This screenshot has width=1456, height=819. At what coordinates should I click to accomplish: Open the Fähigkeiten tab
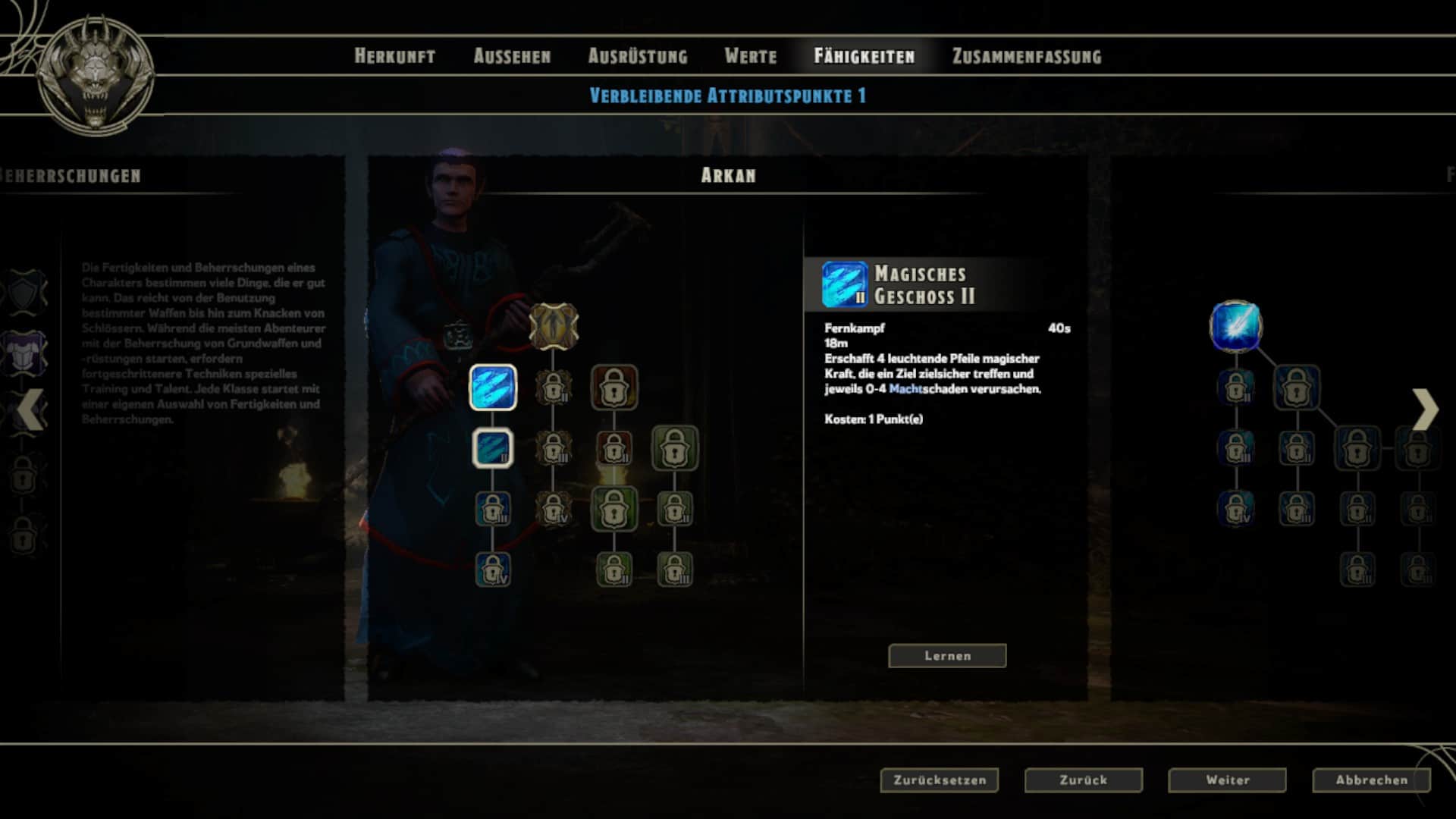coord(864,56)
